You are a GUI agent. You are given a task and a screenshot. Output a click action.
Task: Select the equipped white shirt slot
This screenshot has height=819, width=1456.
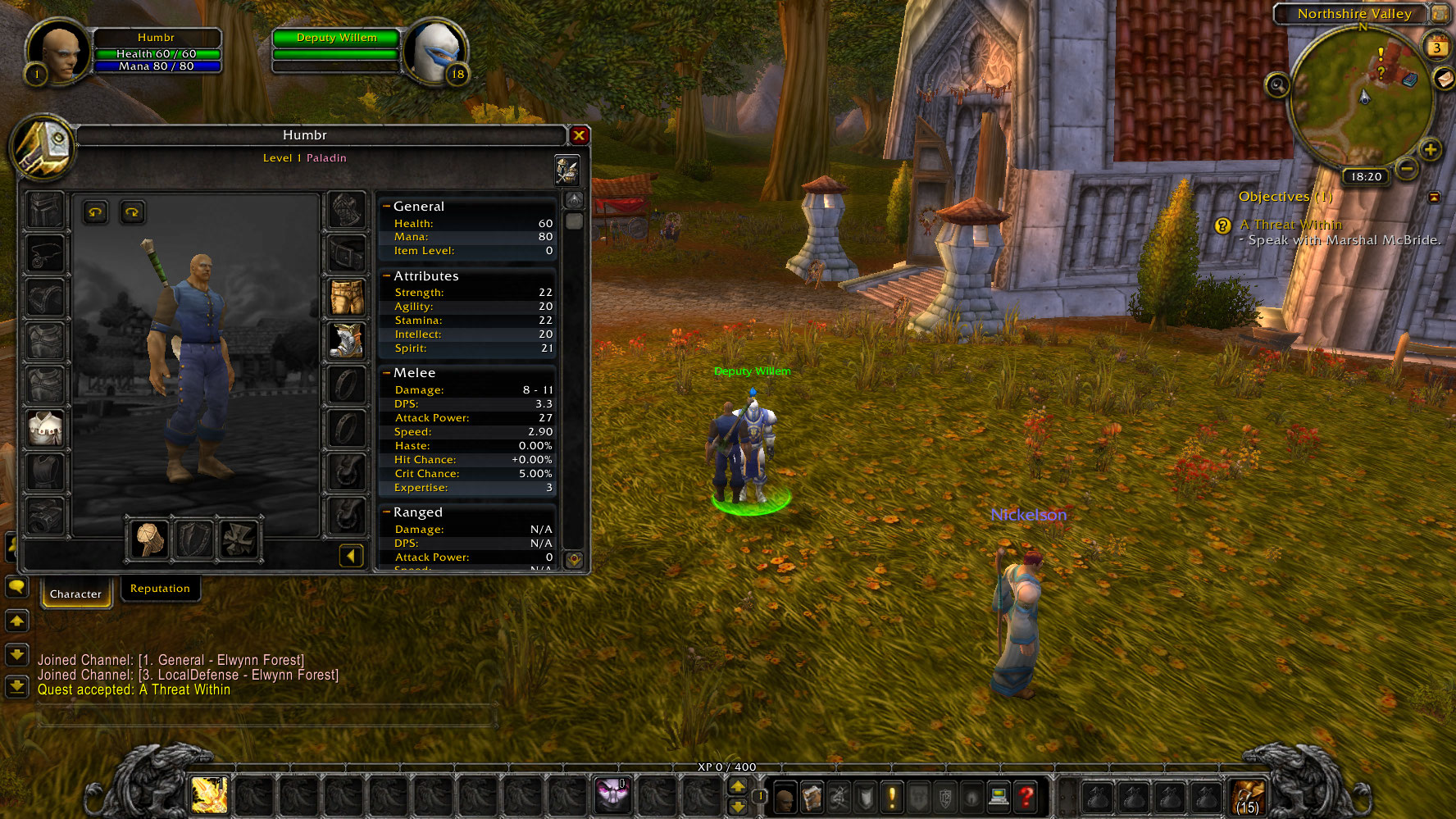pos(45,428)
